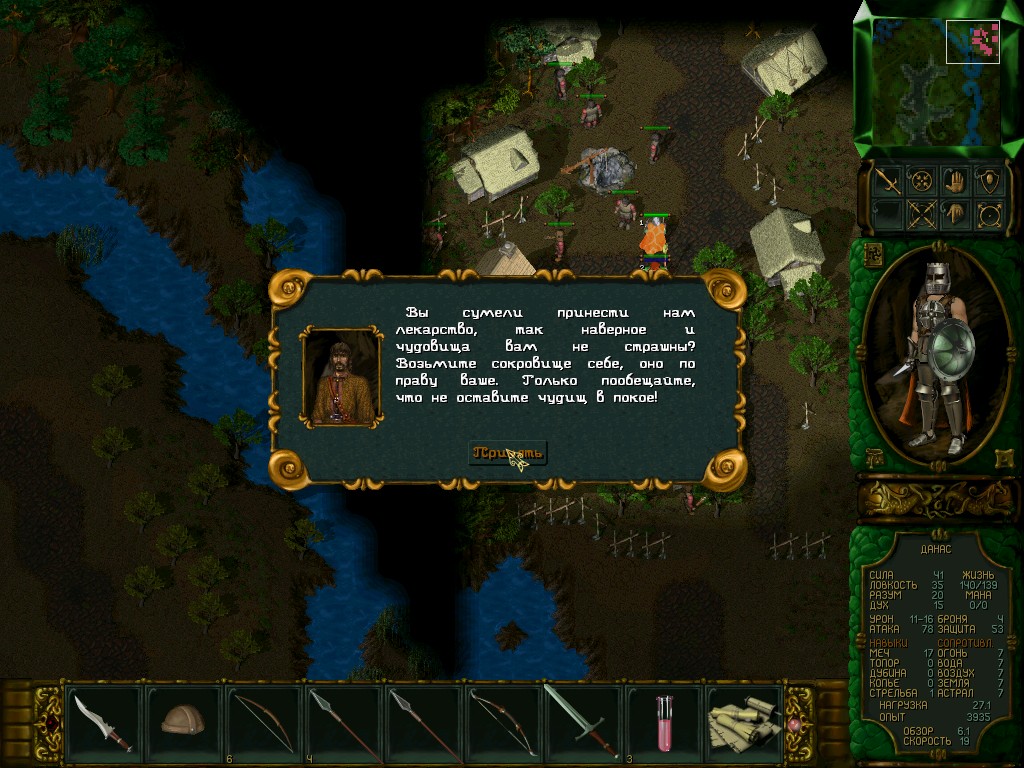Activate the single sword attack command

coord(887,181)
